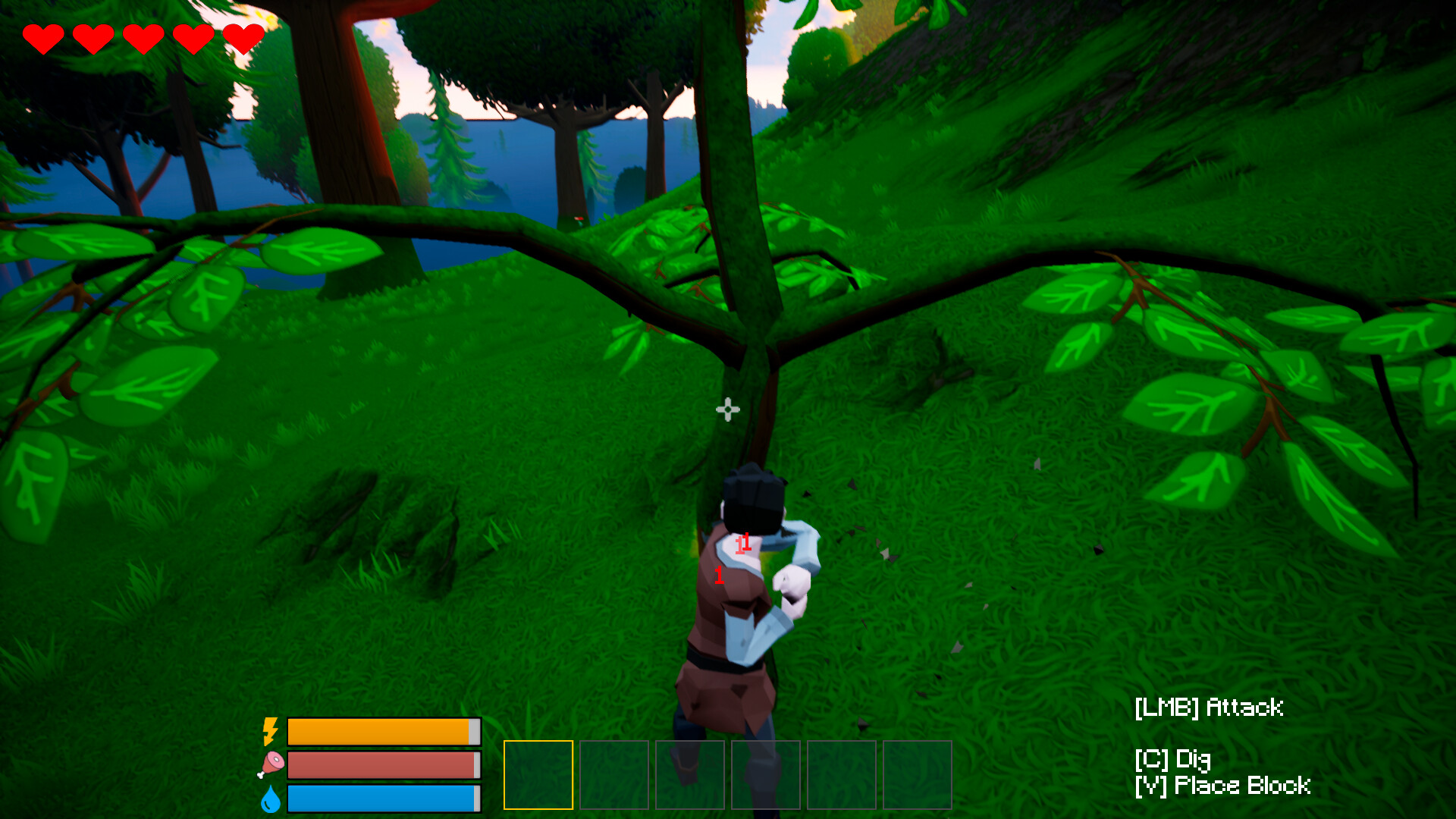Click the yellow stamina bar
The width and height of the screenshot is (1456, 819).
click(383, 730)
